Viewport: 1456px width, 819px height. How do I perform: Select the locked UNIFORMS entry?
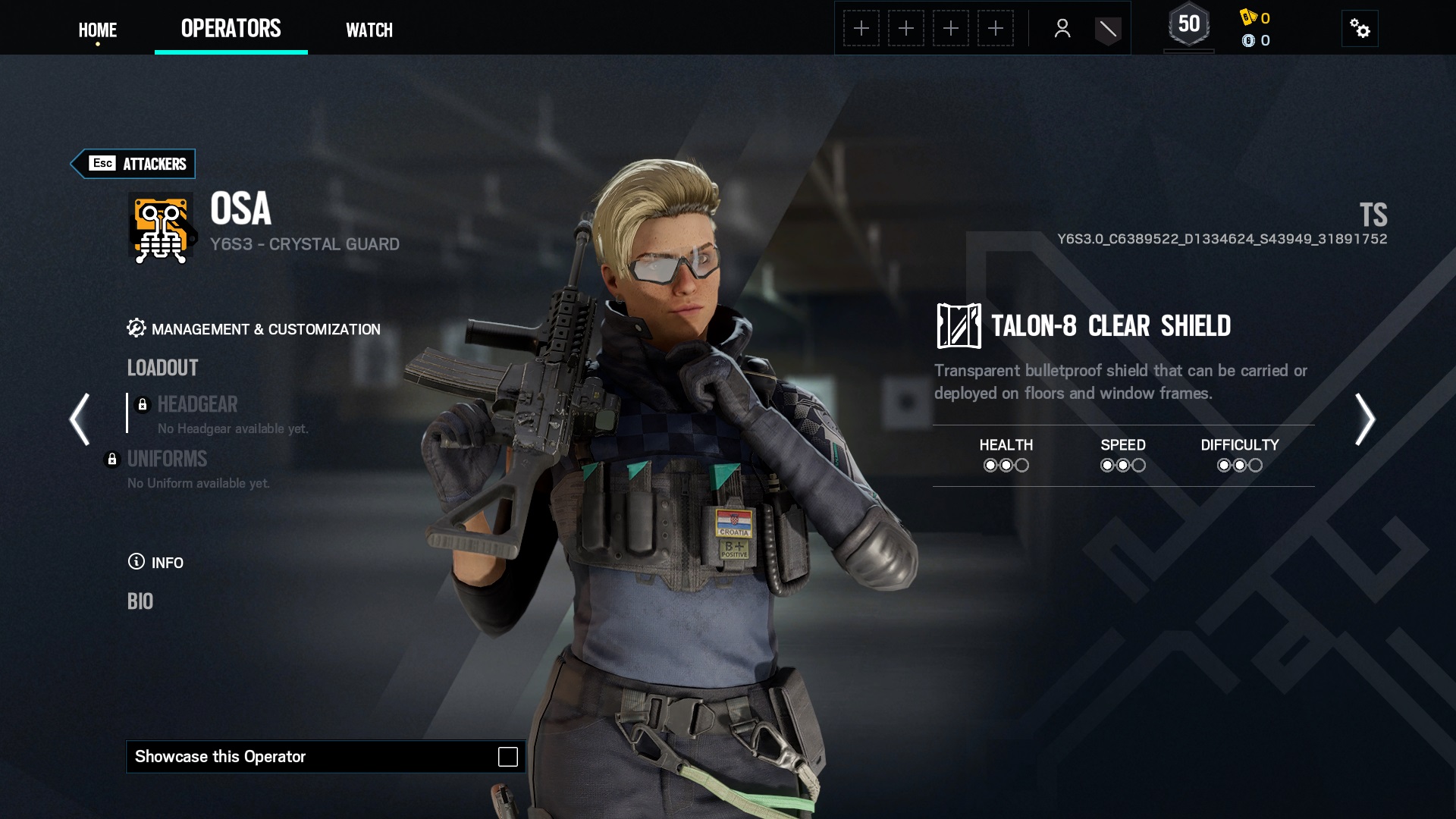(x=167, y=459)
